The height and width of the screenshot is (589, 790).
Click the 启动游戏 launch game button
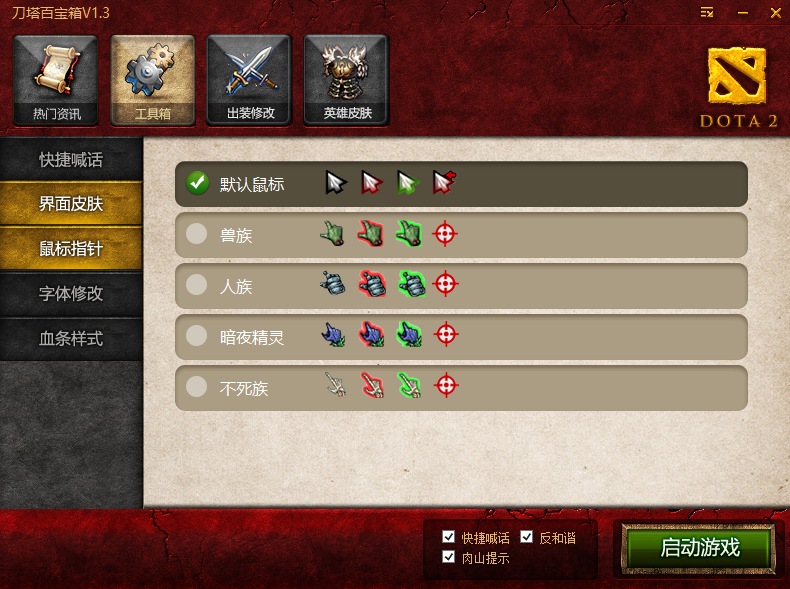699,548
